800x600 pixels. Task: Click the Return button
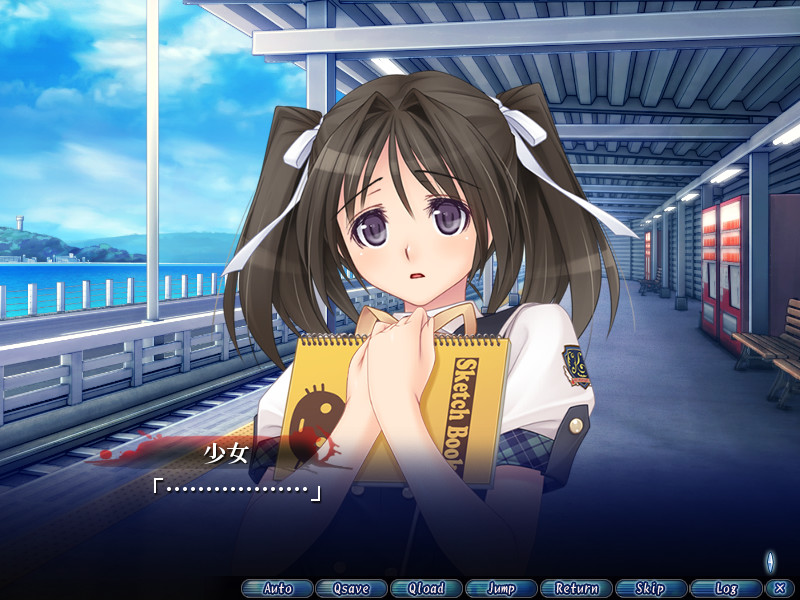575,589
